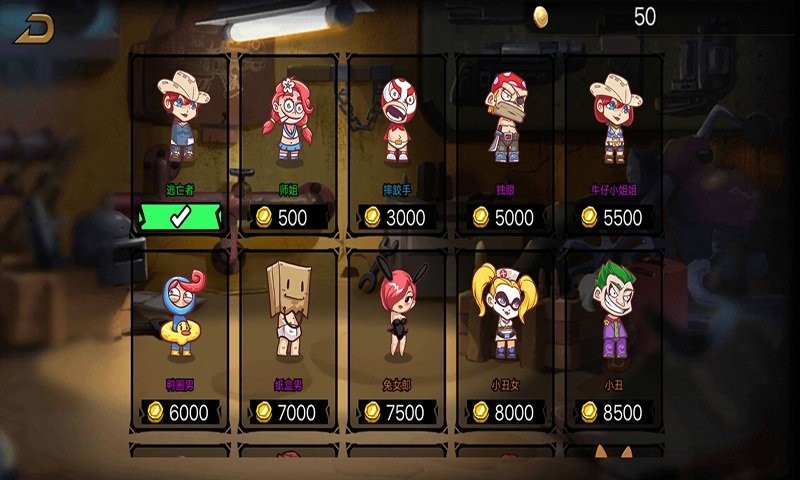800x480 pixels.
Task: Pick the green-haired Joker portrait
Action: (x=615, y=310)
